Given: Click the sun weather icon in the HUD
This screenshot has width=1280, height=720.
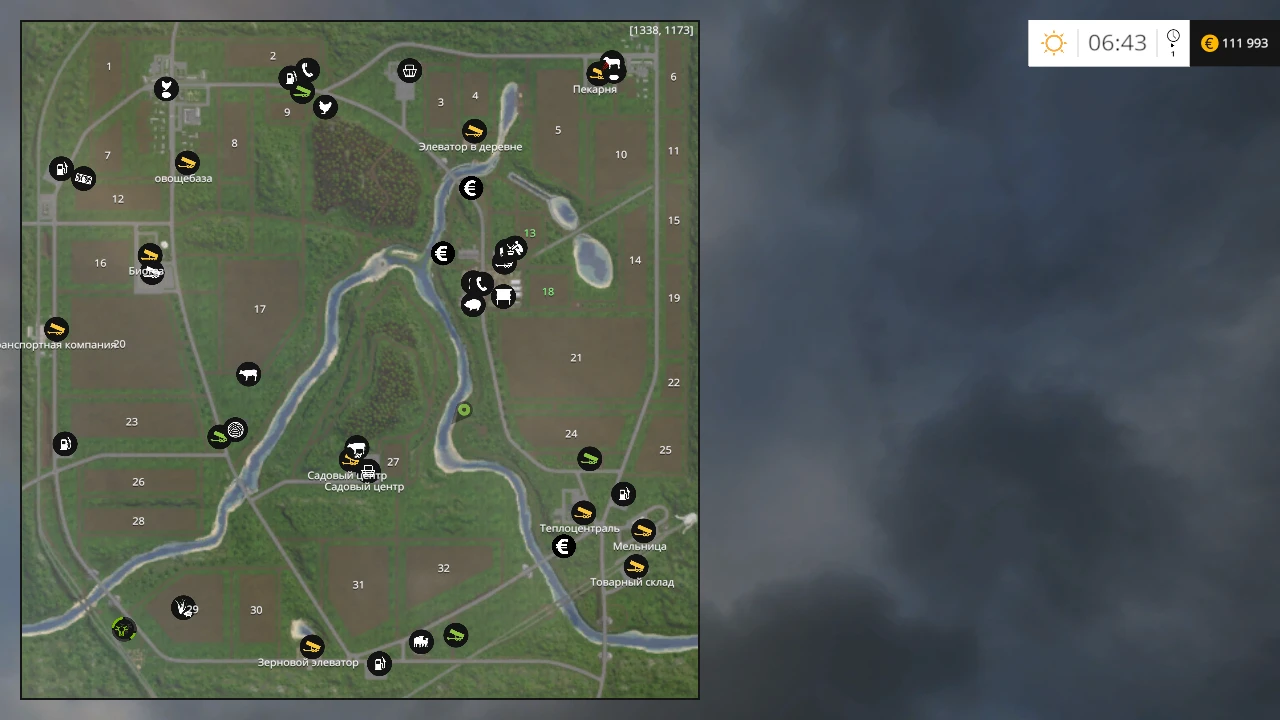Looking at the screenshot, I should tap(1052, 43).
